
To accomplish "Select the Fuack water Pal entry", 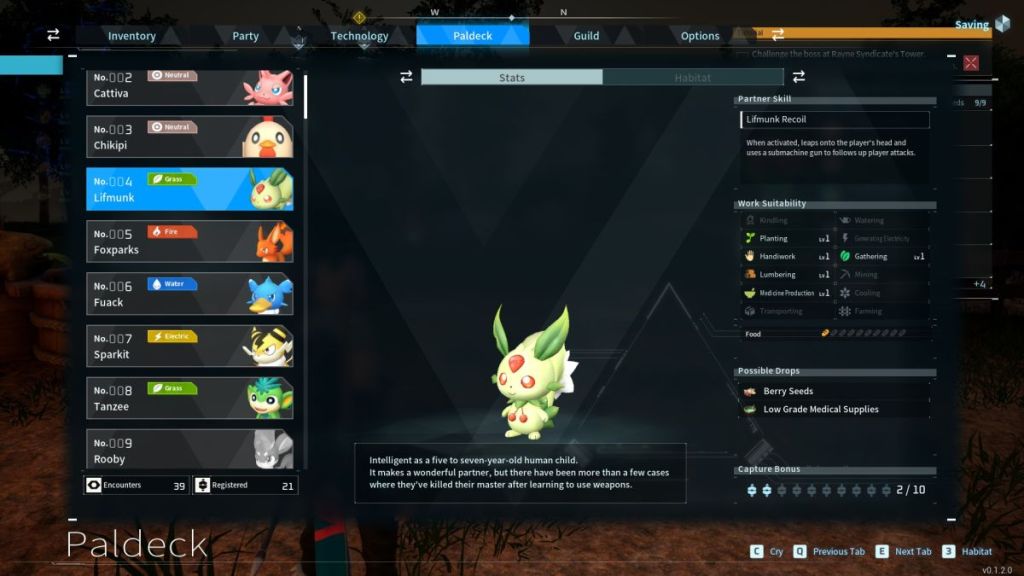I will coord(190,293).
